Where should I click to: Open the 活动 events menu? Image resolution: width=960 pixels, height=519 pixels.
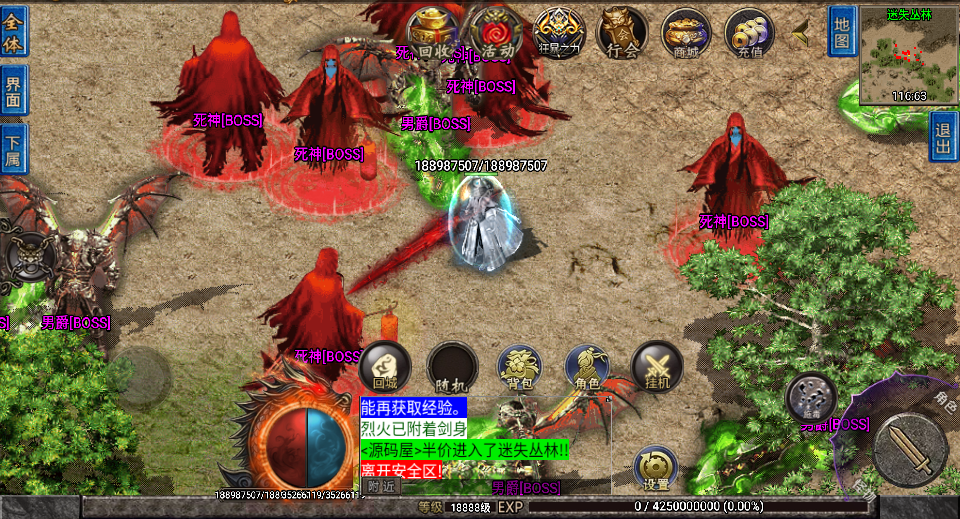pos(496,33)
